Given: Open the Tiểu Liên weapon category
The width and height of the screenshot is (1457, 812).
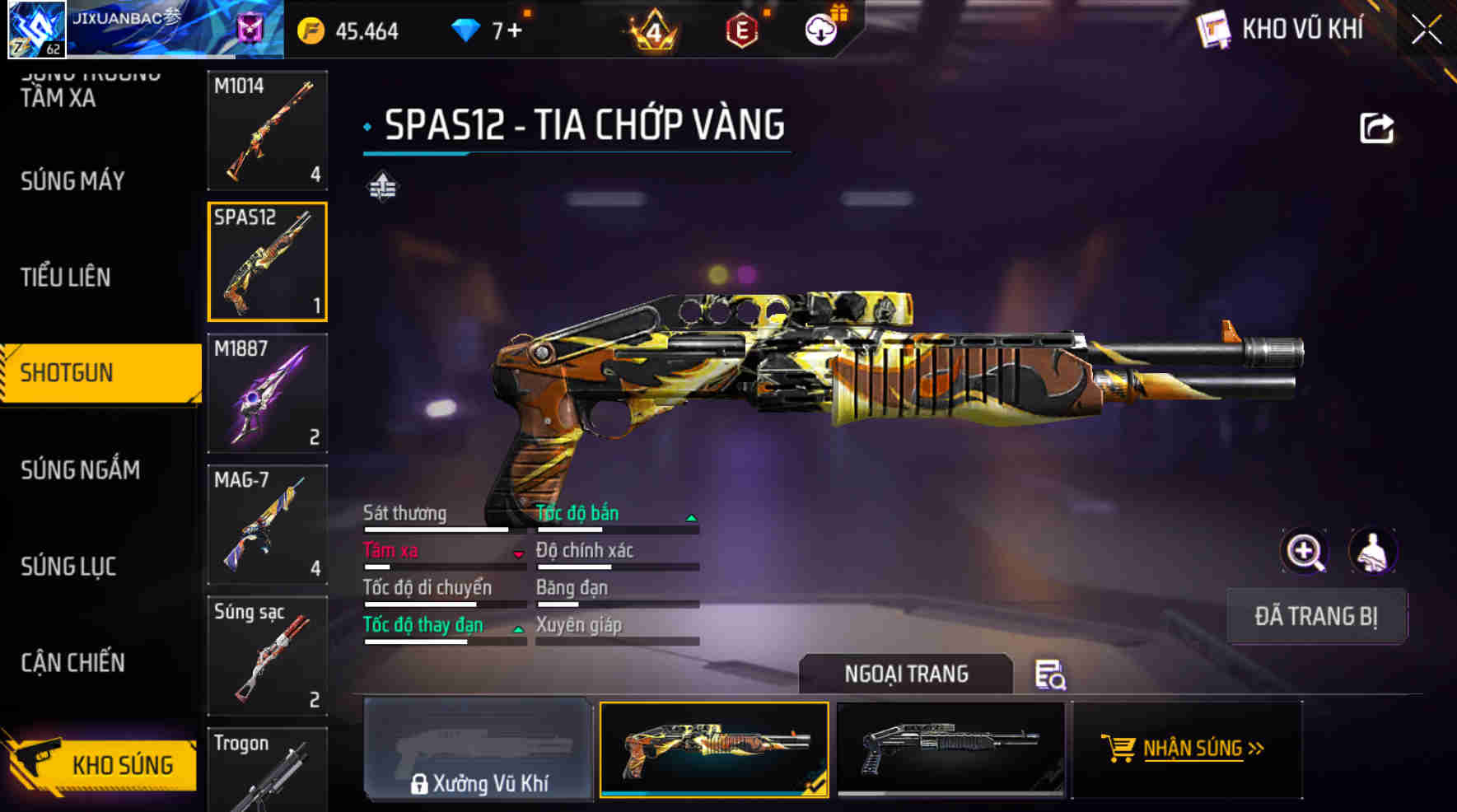Looking at the screenshot, I should (x=66, y=278).
